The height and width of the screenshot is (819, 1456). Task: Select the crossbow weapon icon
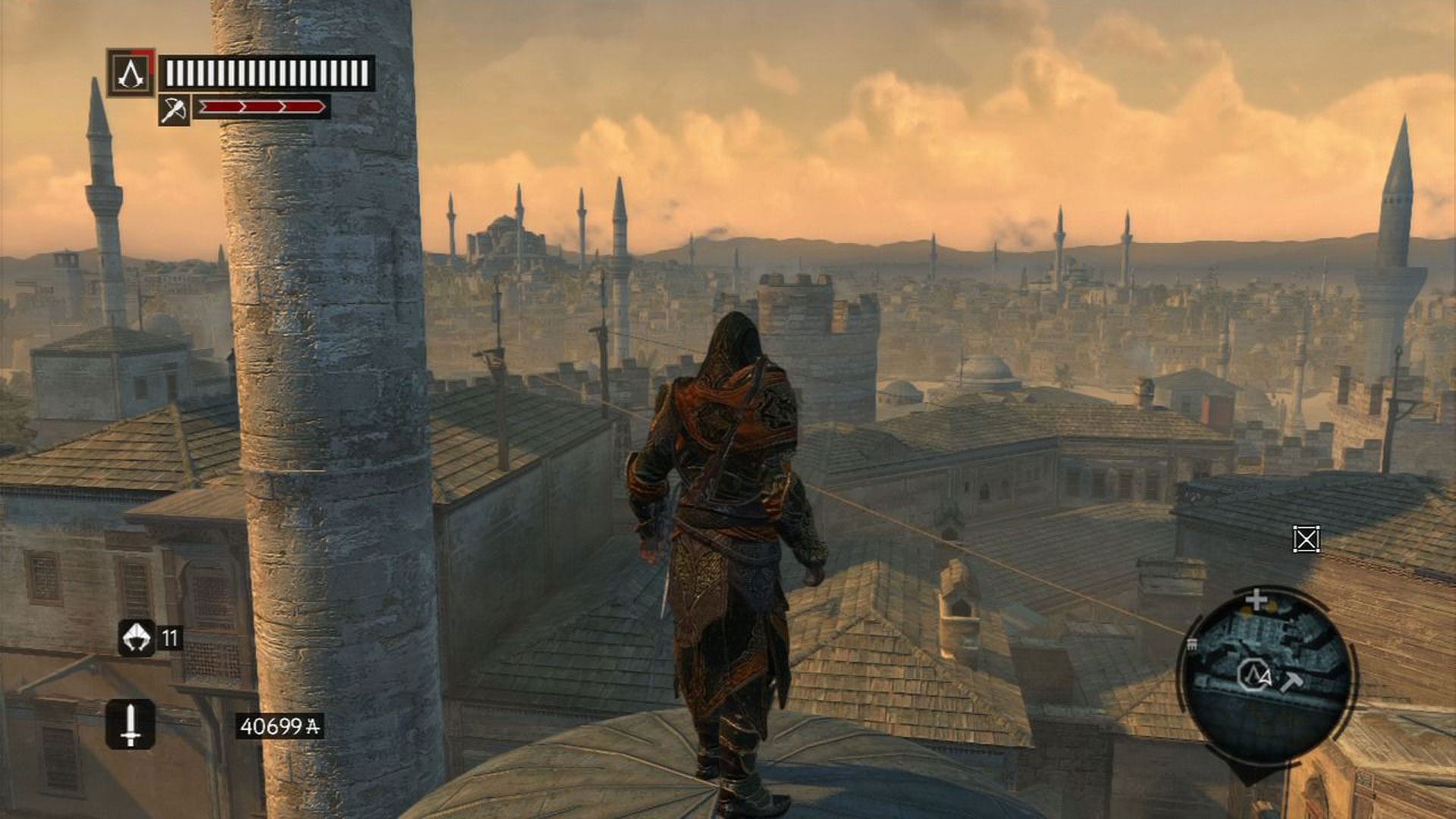tap(174, 111)
